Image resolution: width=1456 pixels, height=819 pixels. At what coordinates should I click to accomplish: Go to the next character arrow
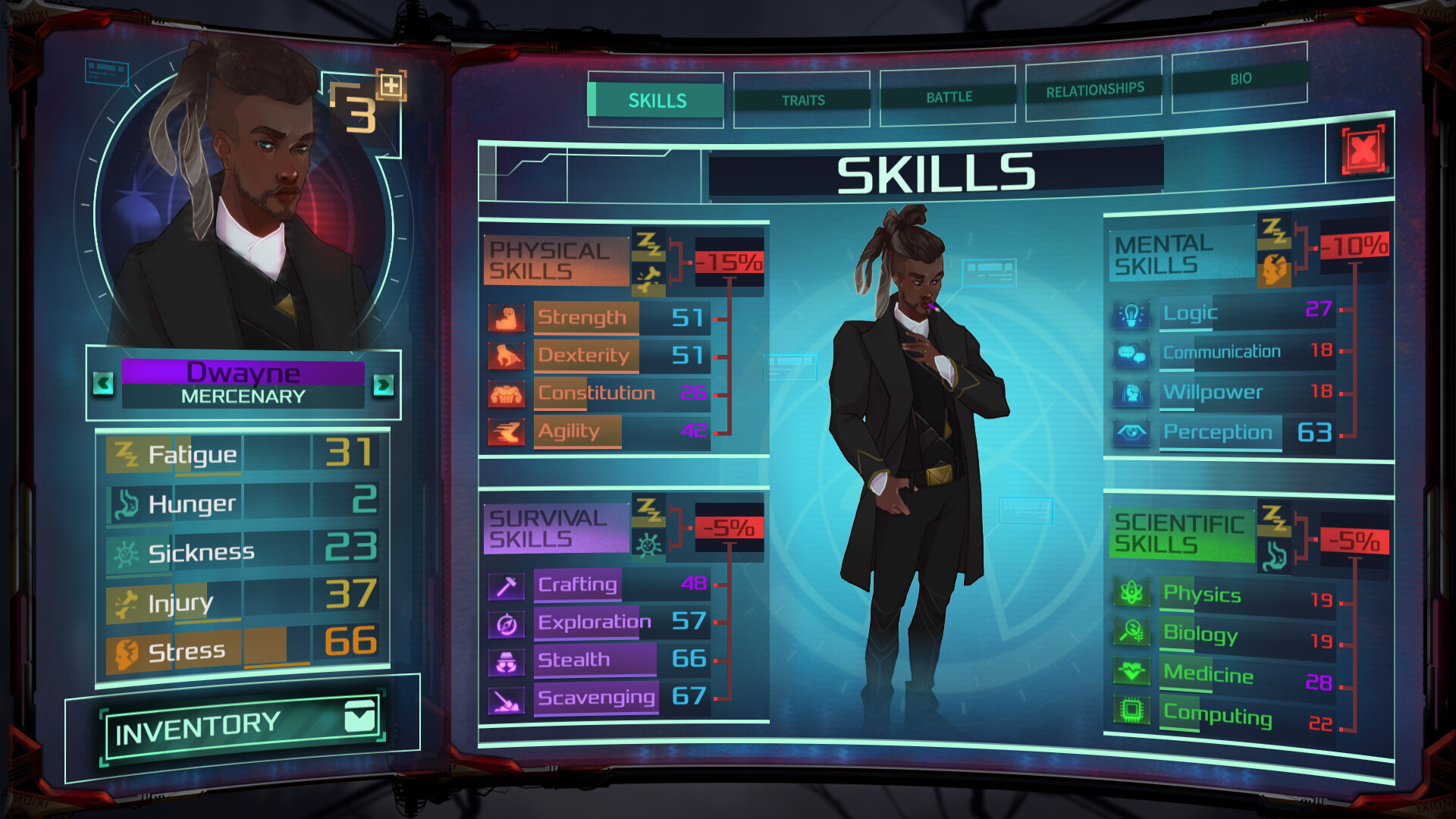pos(384,385)
